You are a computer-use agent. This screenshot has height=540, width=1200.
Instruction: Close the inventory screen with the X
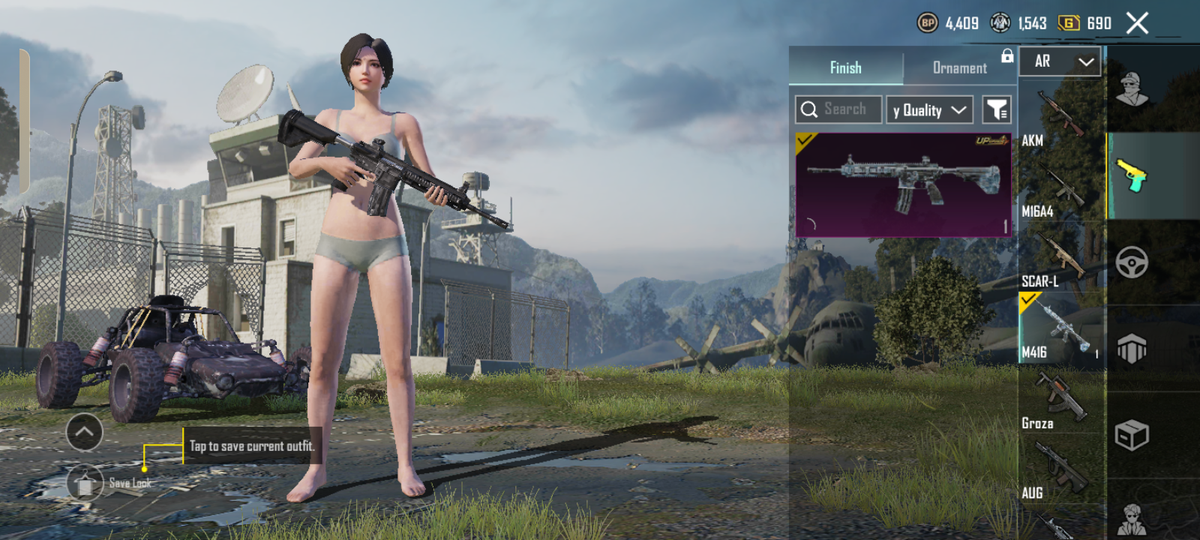(1137, 23)
